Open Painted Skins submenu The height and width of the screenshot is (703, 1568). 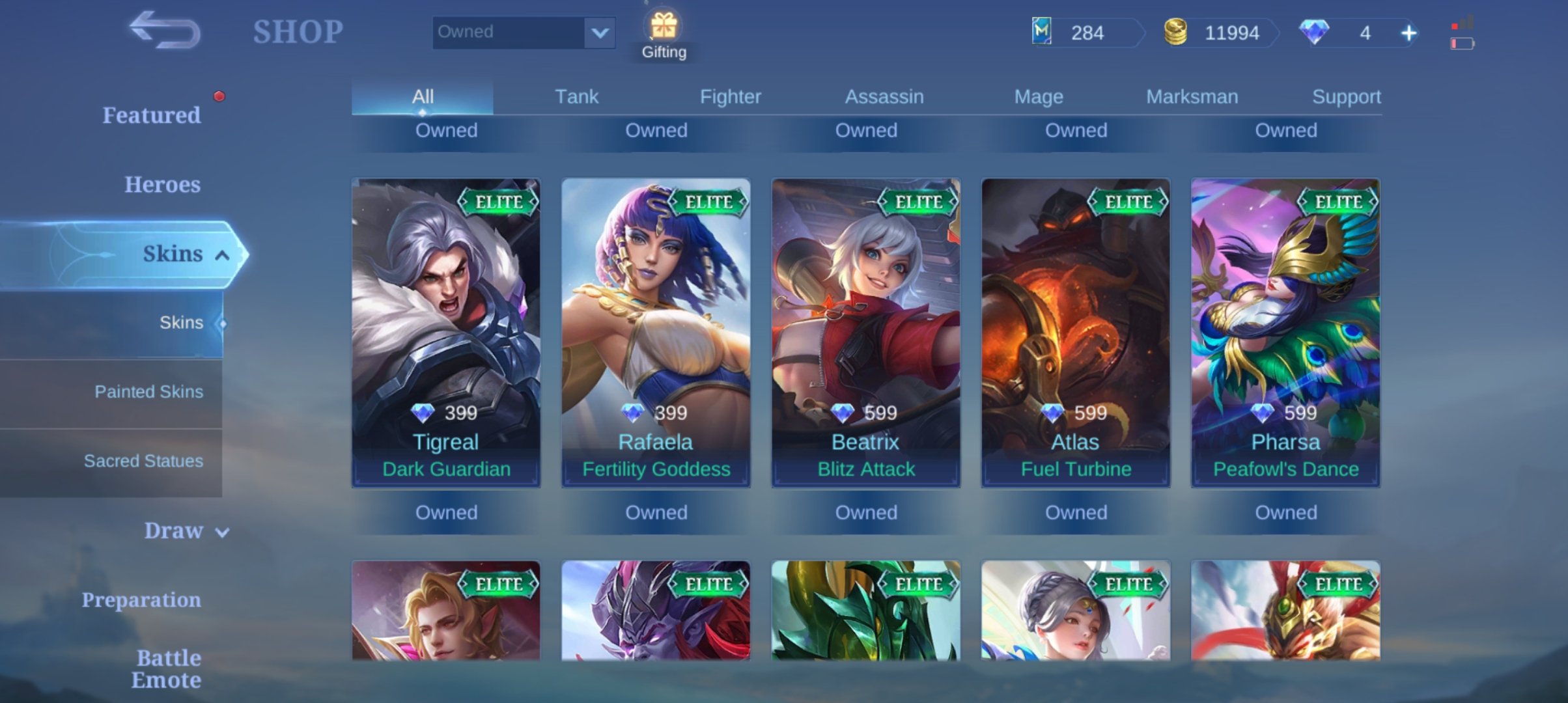(148, 392)
